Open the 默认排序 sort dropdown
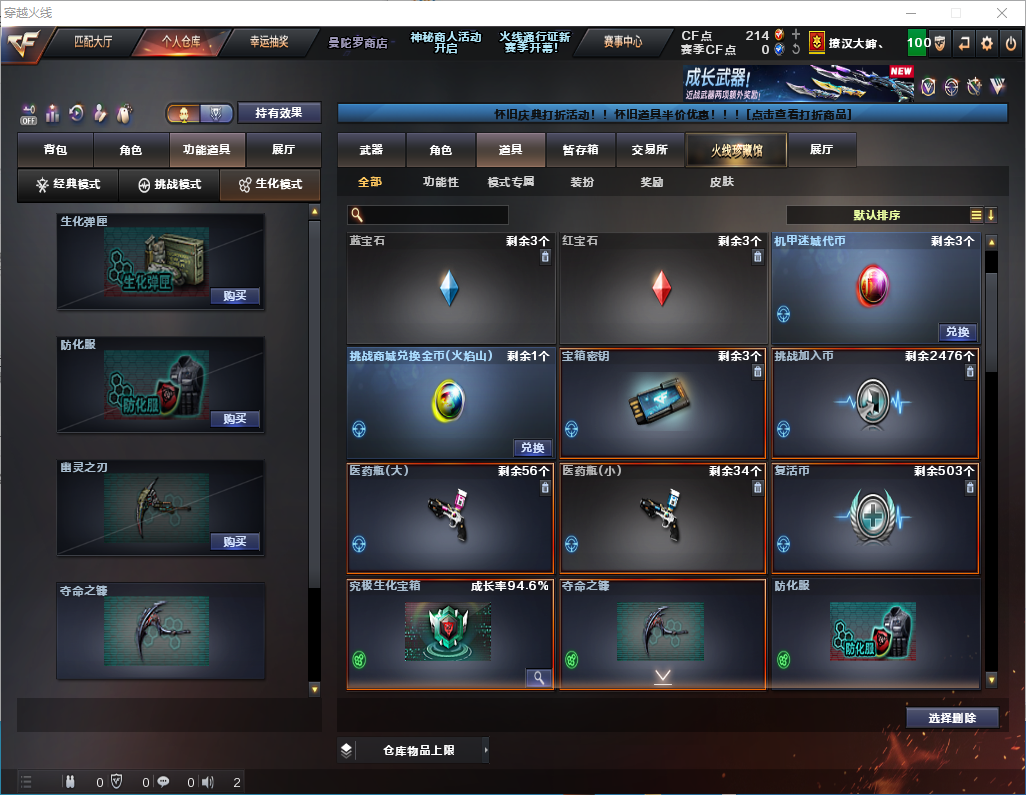 [880, 215]
